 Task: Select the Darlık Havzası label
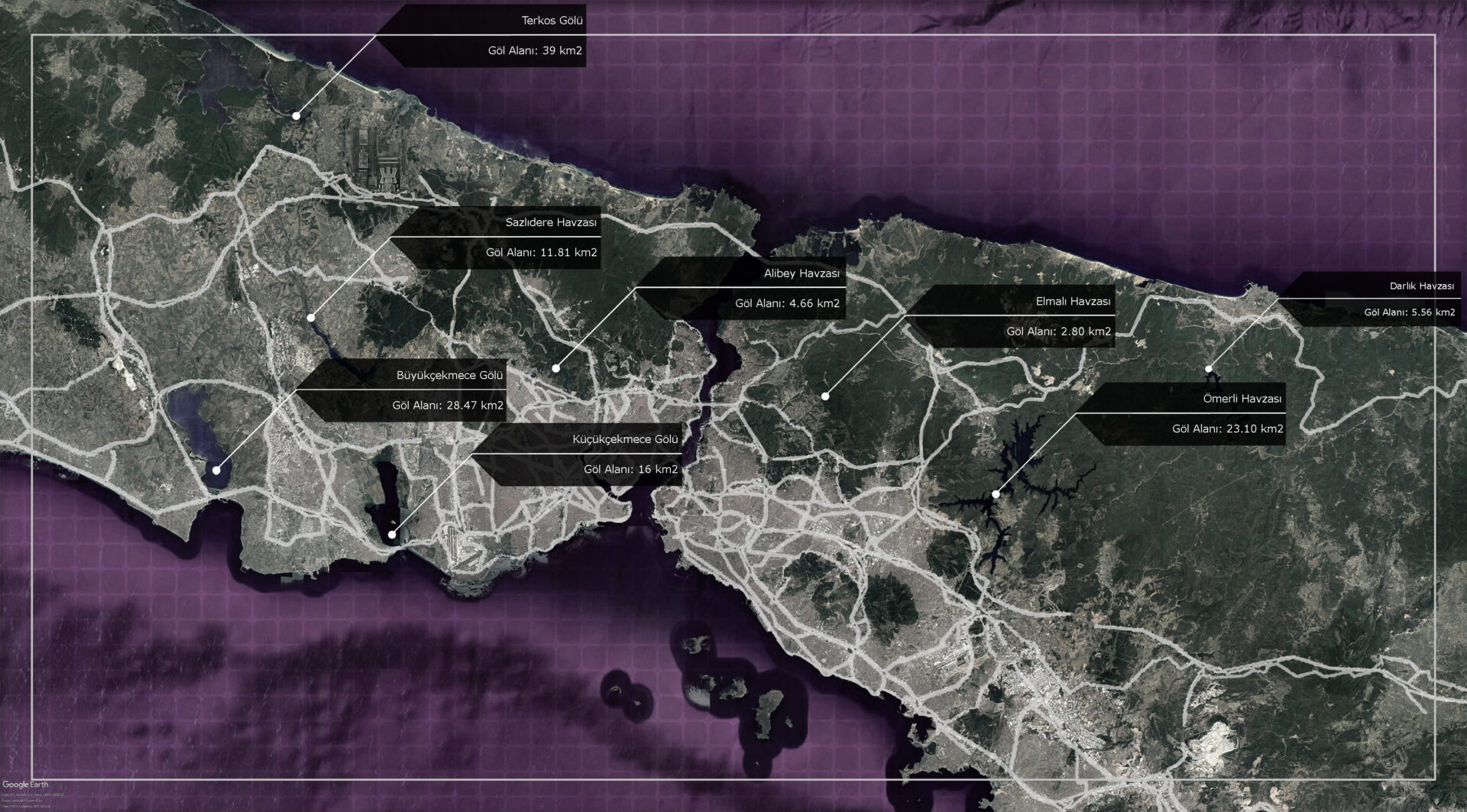coord(1421,286)
